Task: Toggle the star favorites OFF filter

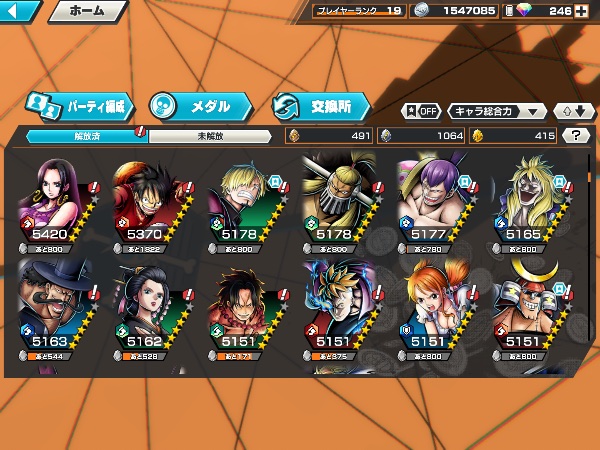Action: pyautogui.click(x=421, y=111)
